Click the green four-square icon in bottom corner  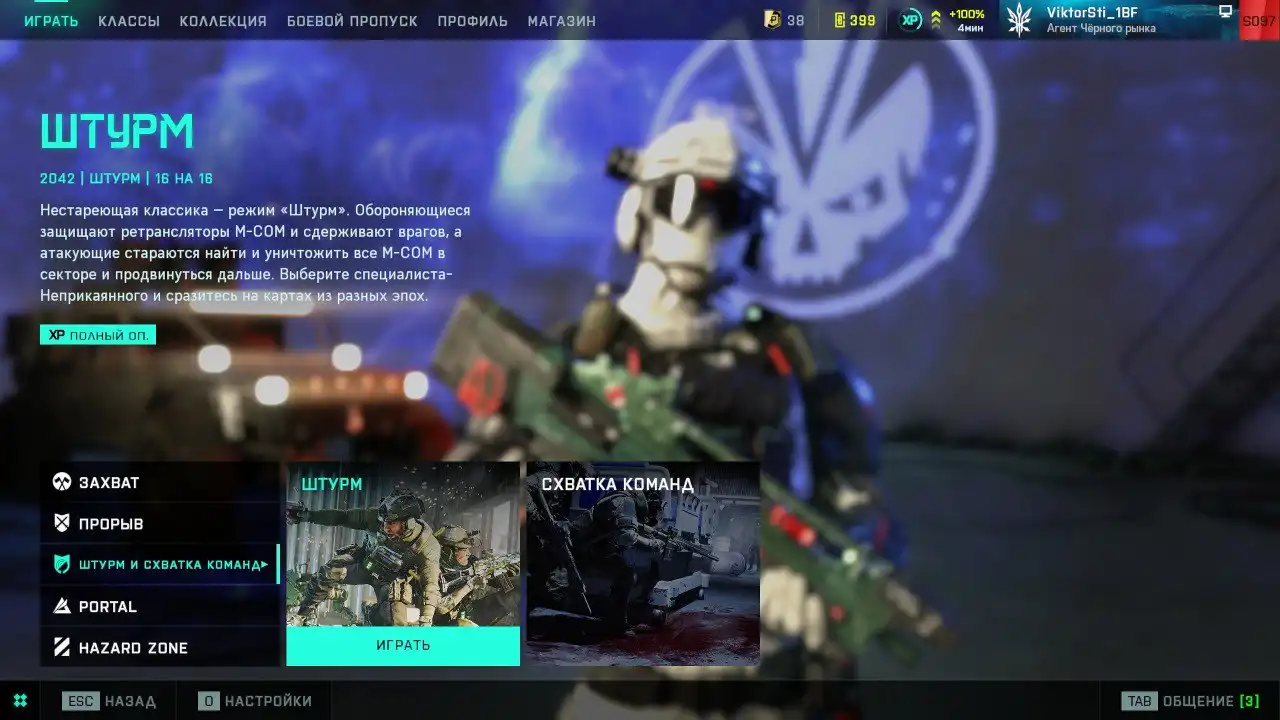click(20, 701)
